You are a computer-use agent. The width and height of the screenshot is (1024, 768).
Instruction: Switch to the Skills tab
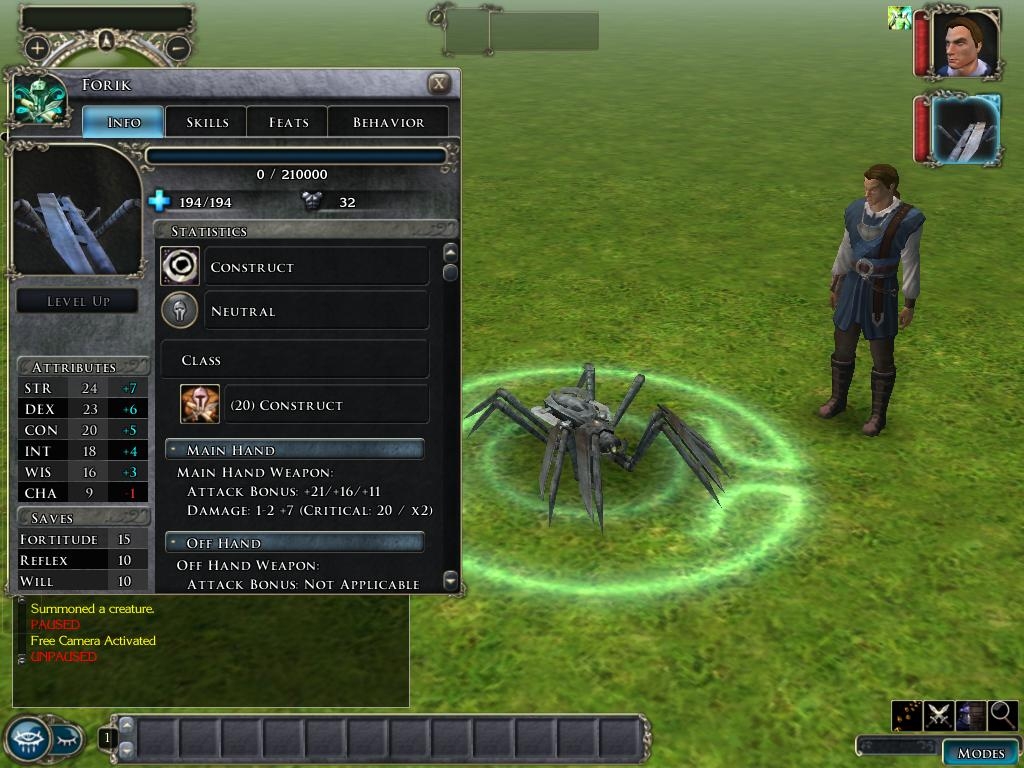[x=207, y=122]
